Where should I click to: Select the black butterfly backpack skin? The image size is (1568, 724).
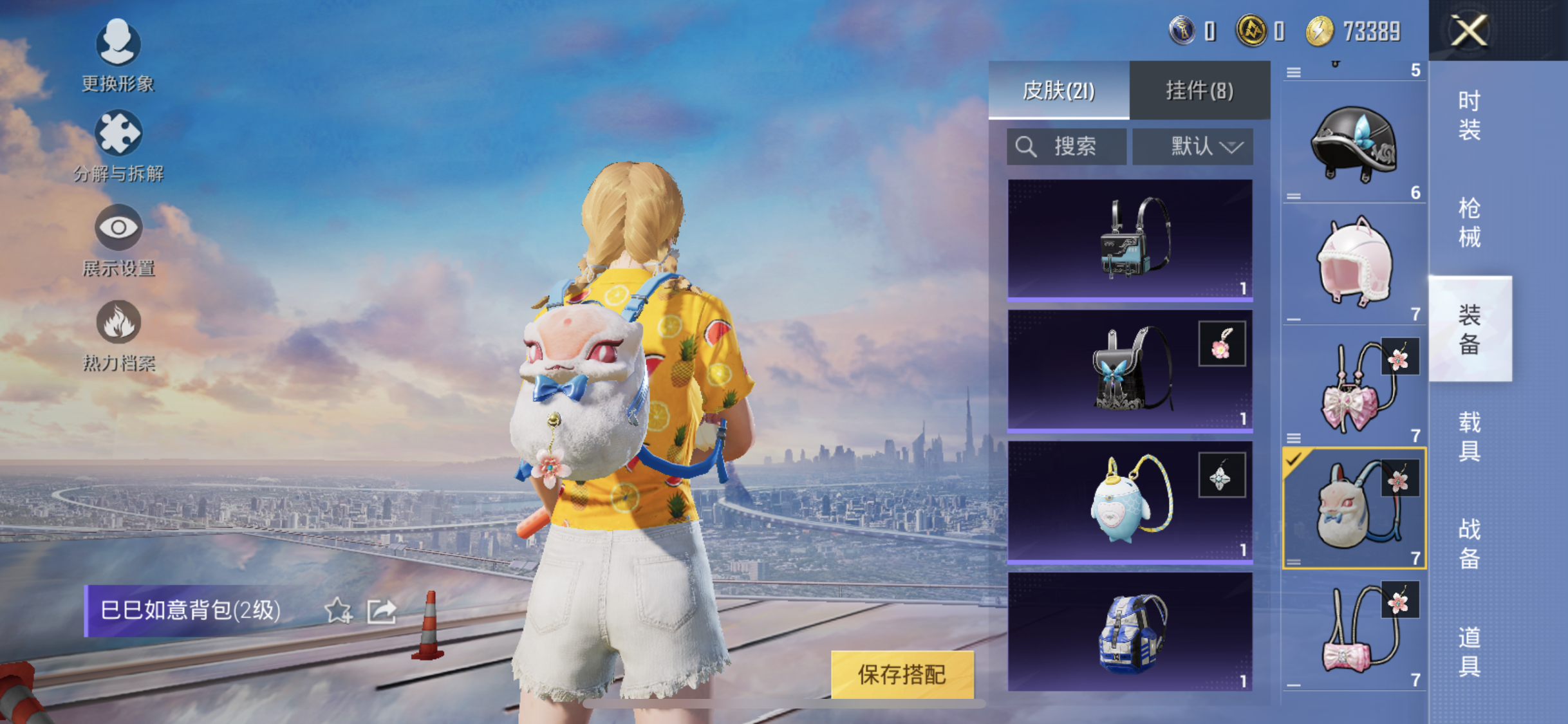tap(1130, 370)
